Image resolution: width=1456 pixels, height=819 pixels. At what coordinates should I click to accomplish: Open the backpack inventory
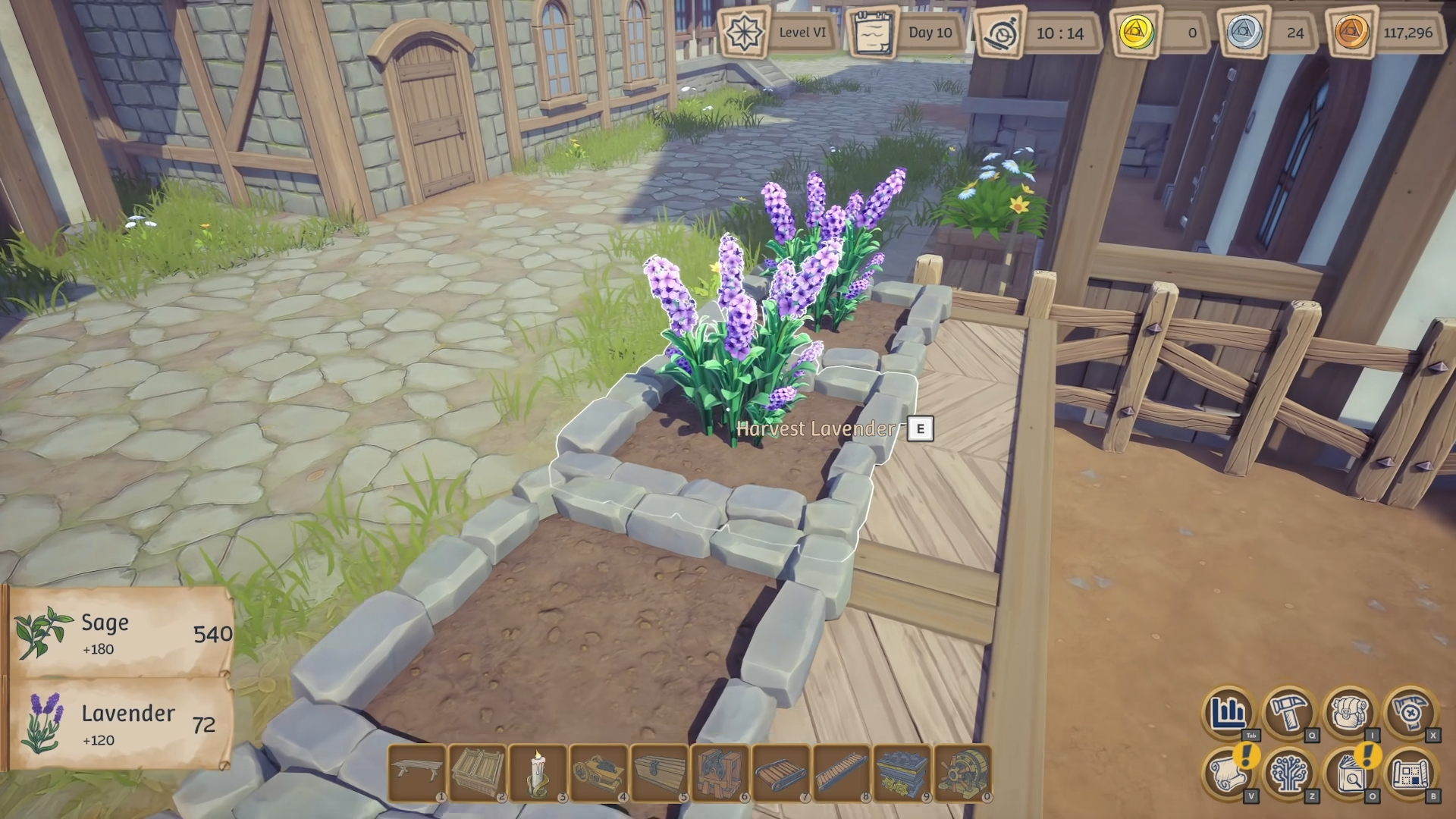click(x=1350, y=712)
